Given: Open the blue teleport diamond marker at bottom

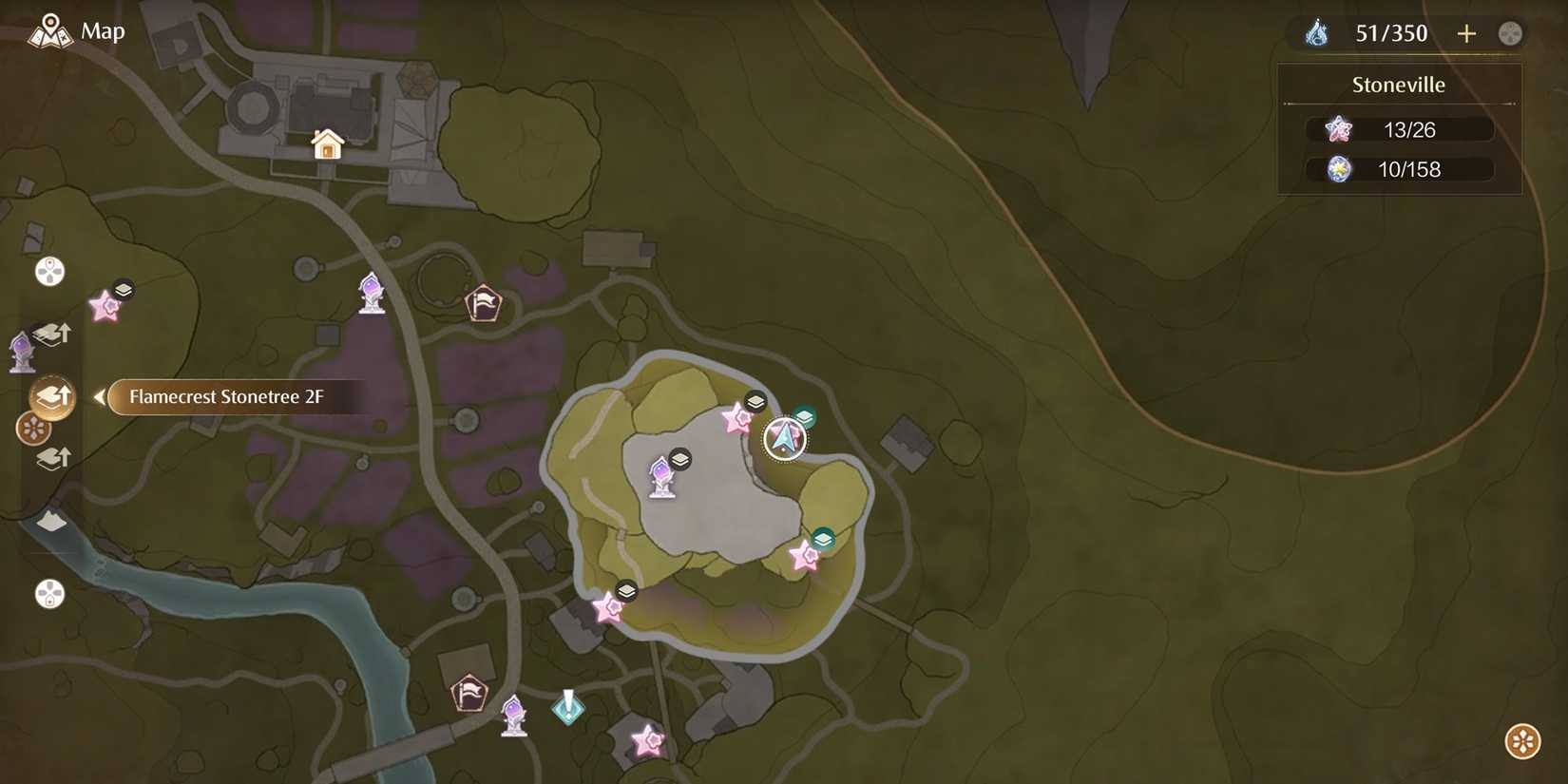Looking at the screenshot, I should (x=567, y=707).
